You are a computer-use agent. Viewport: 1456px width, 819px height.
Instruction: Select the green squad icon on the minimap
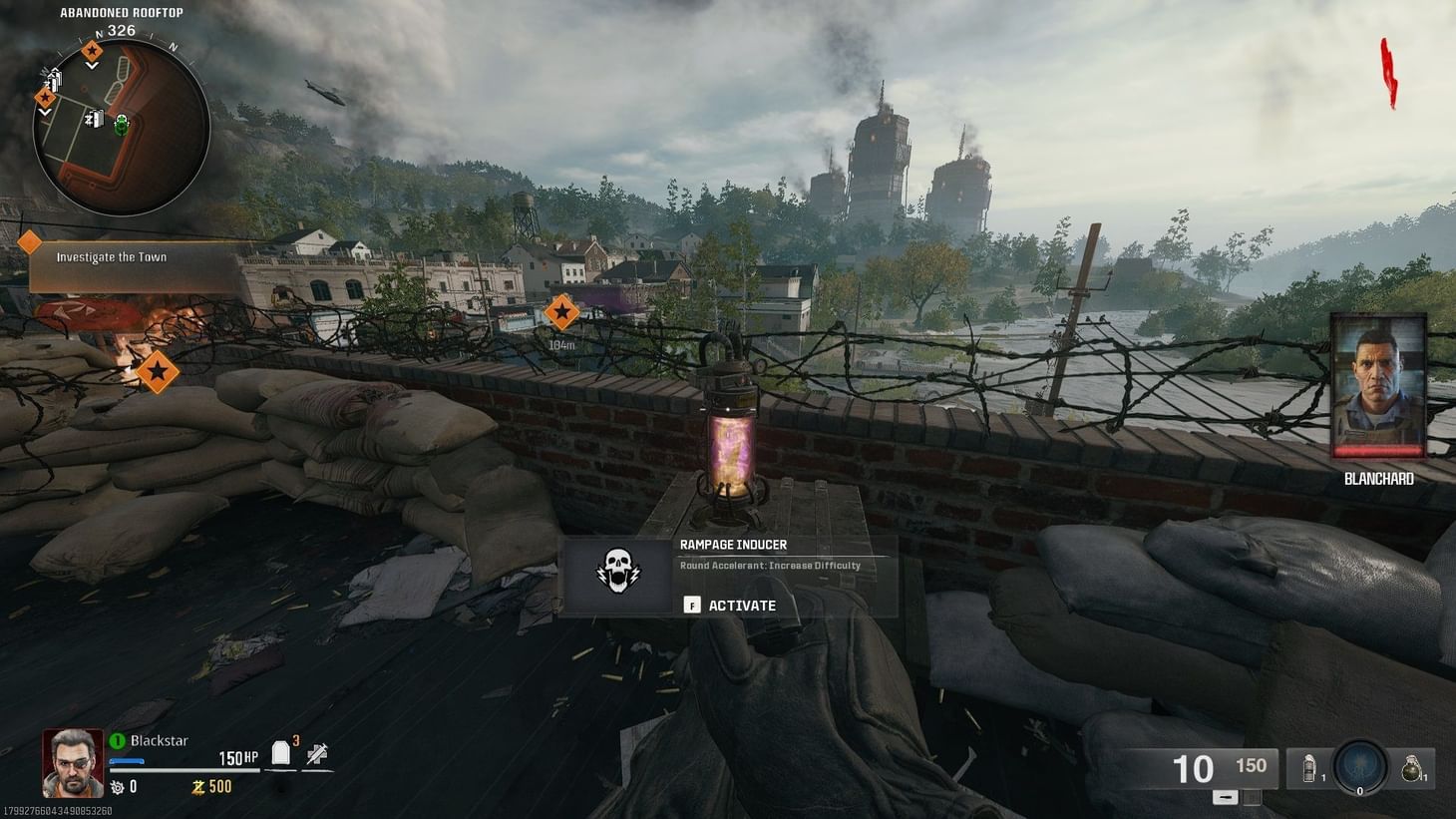click(121, 125)
